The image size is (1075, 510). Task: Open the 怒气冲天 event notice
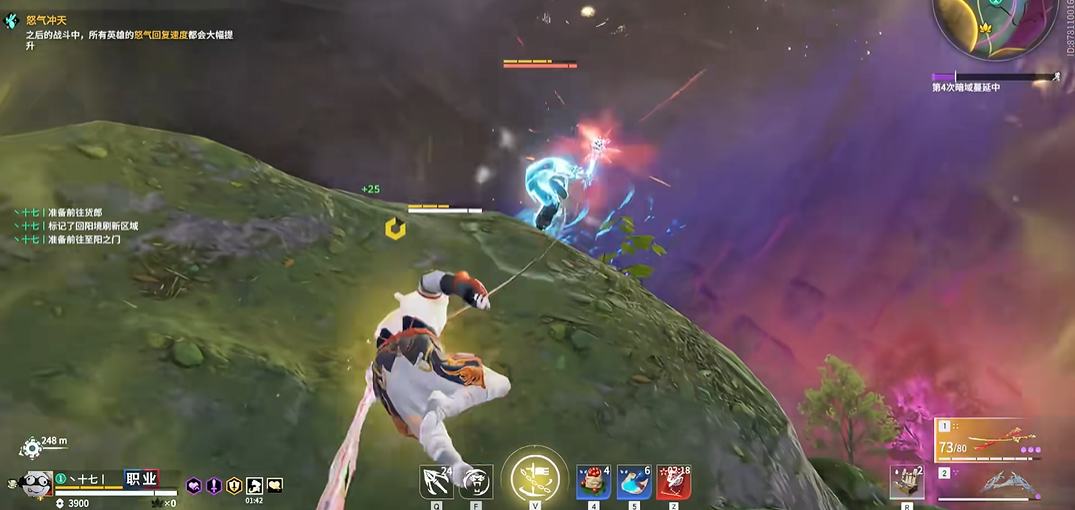pos(46,20)
